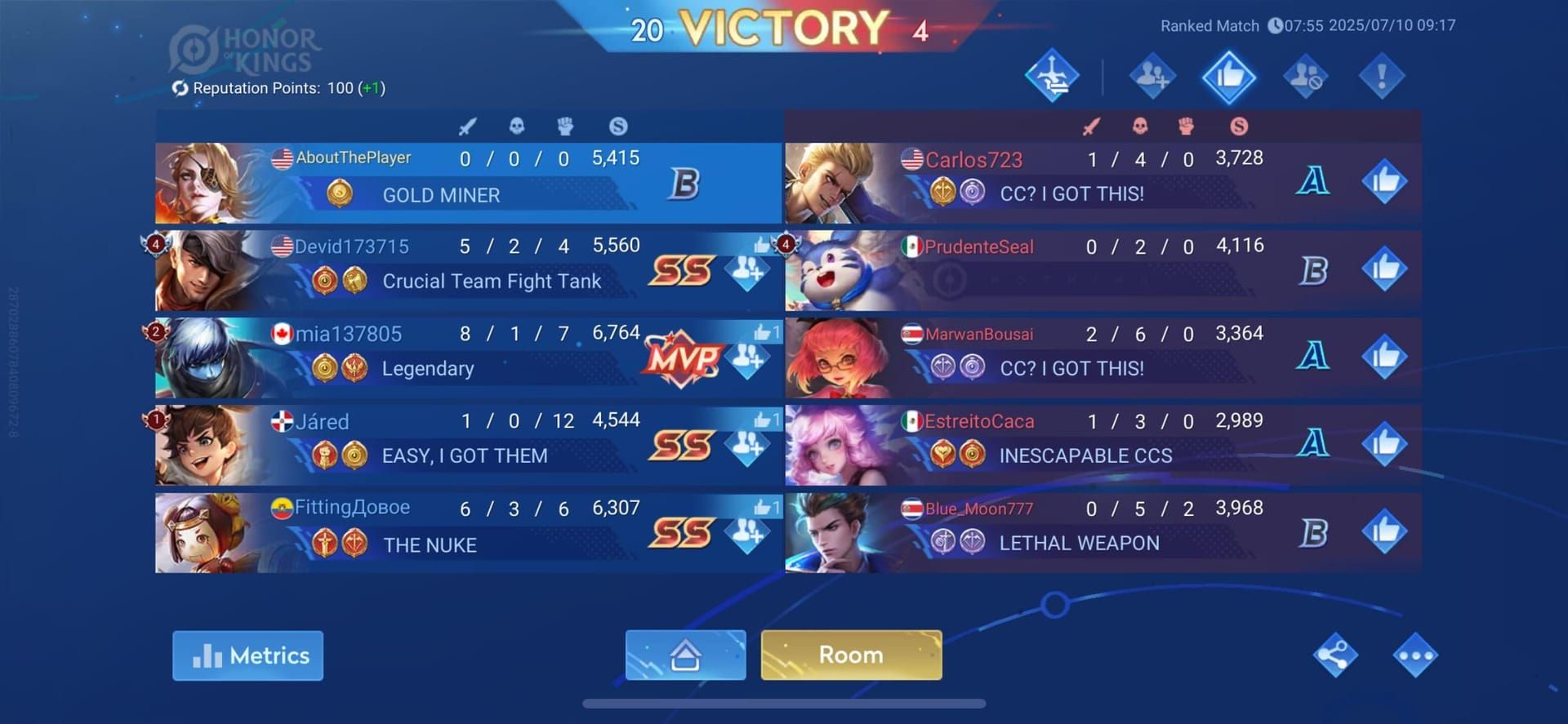The width and height of the screenshot is (1568, 724).
Task: Give PrudenteSeal a thumbs-up
Action: [x=1383, y=269]
